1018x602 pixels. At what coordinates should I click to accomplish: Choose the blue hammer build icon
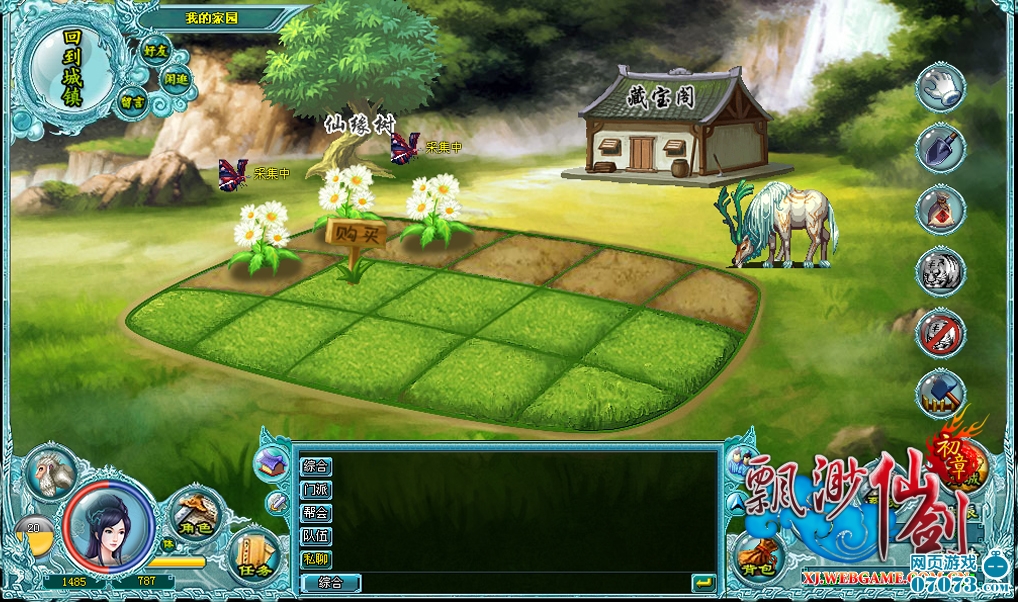tap(940, 394)
